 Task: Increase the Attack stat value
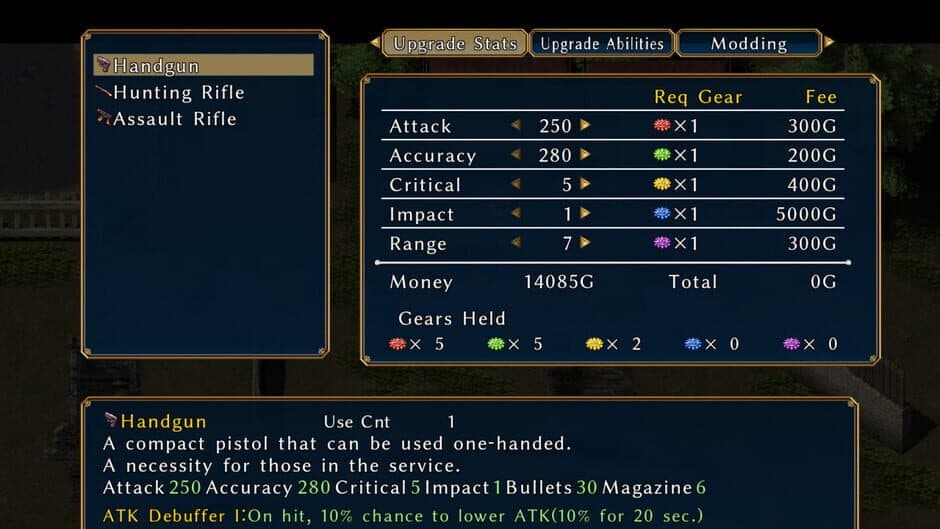tap(585, 126)
